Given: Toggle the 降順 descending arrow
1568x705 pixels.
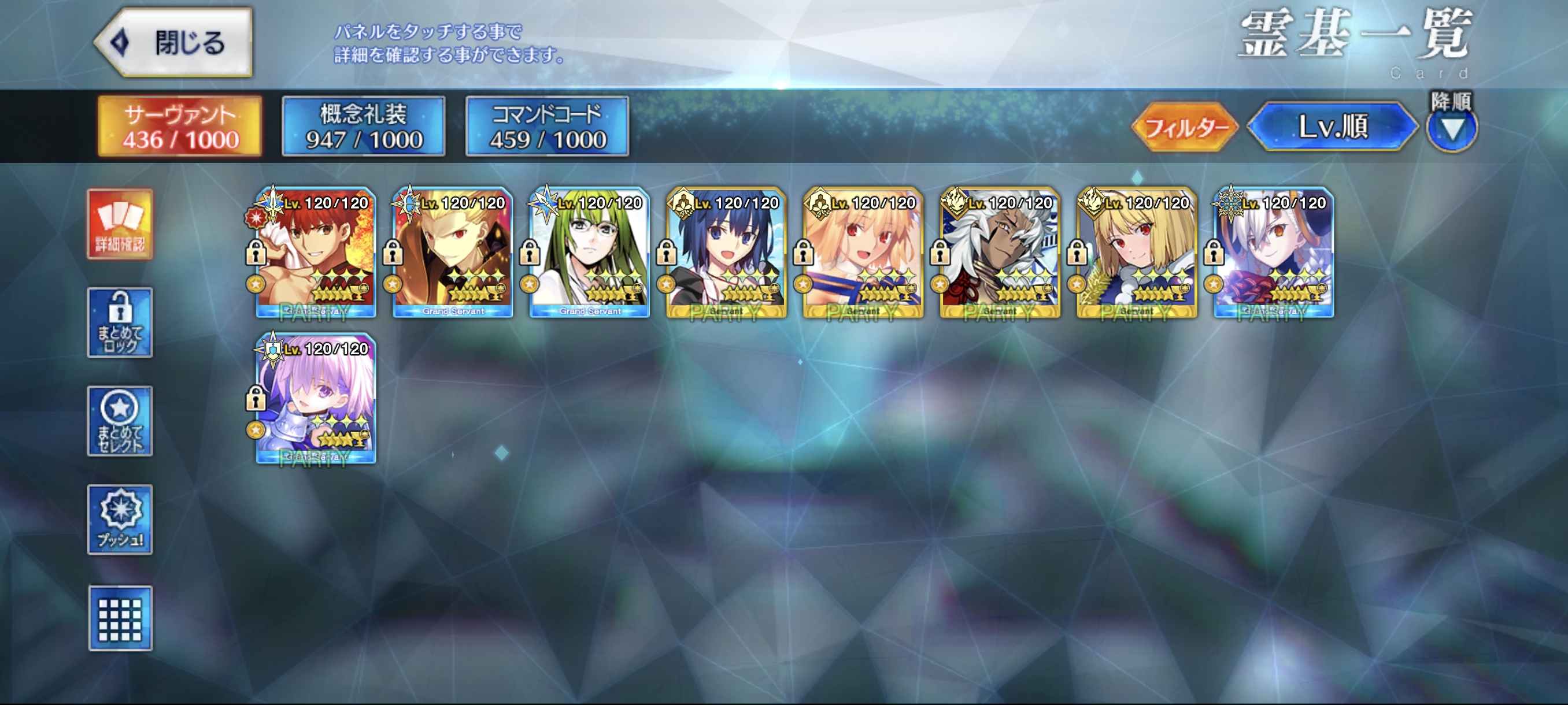Looking at the screenshot, I should [x=1452, y=128].
